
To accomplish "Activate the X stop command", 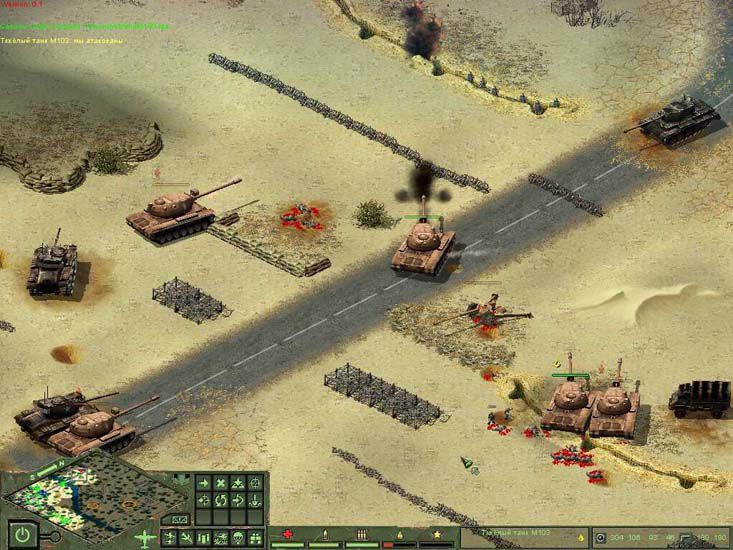I will [221, 483].
